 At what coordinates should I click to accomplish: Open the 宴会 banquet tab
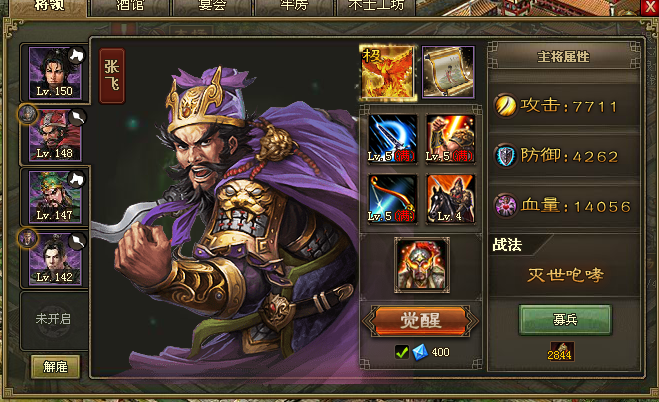point(209,6)
